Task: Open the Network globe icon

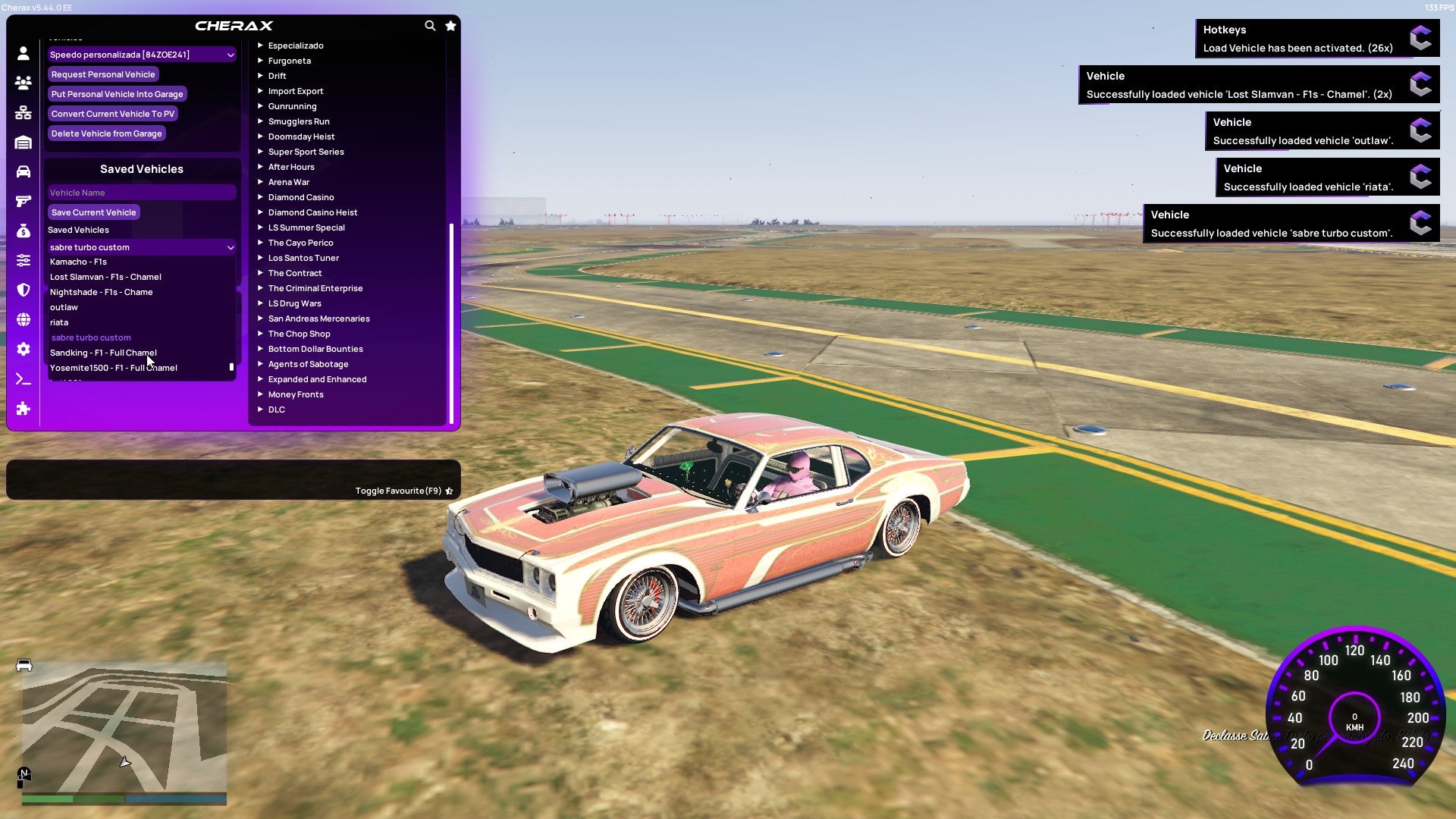Action: click(23, 318)
